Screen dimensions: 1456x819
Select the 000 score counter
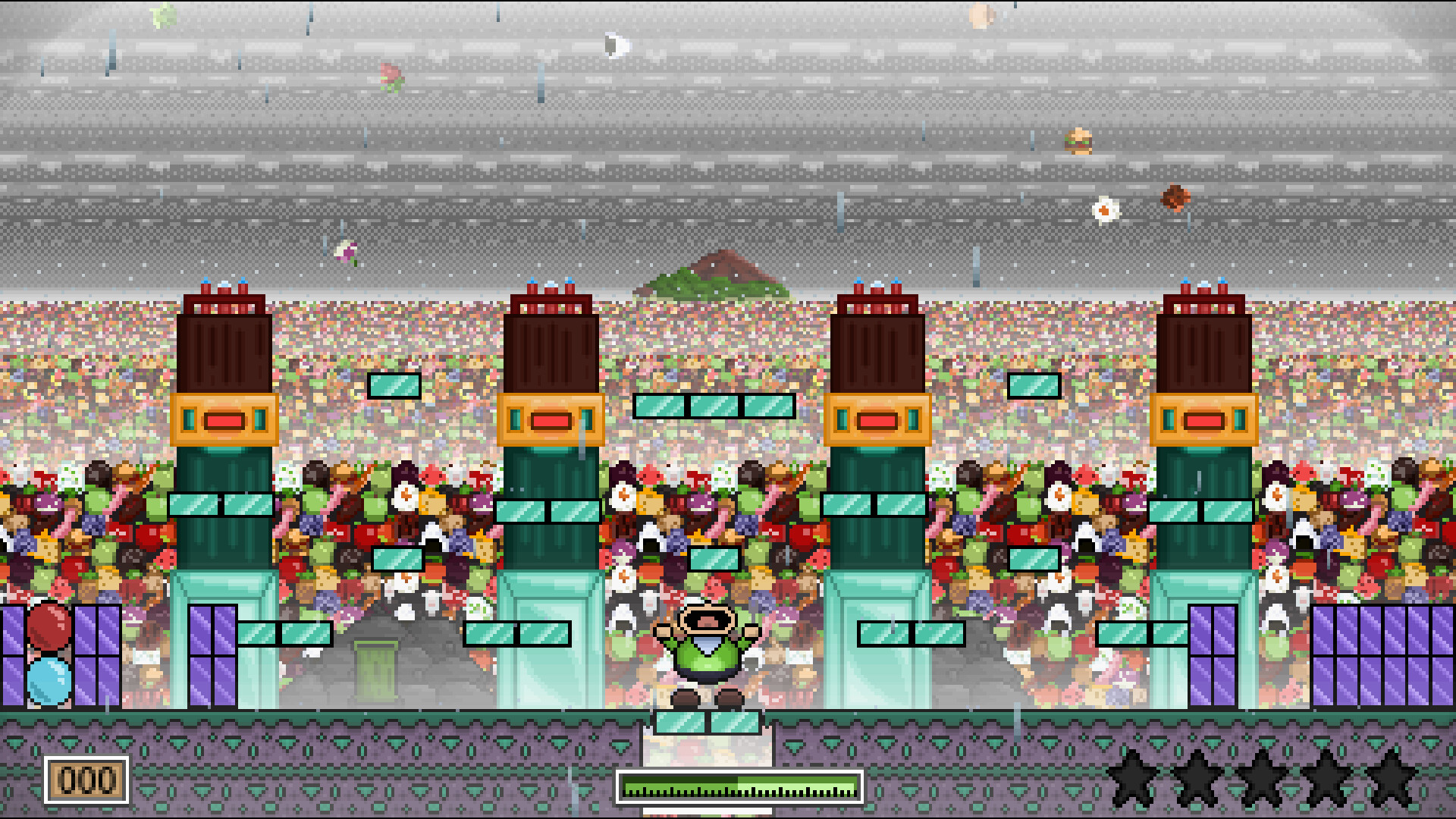pos(88,776)
